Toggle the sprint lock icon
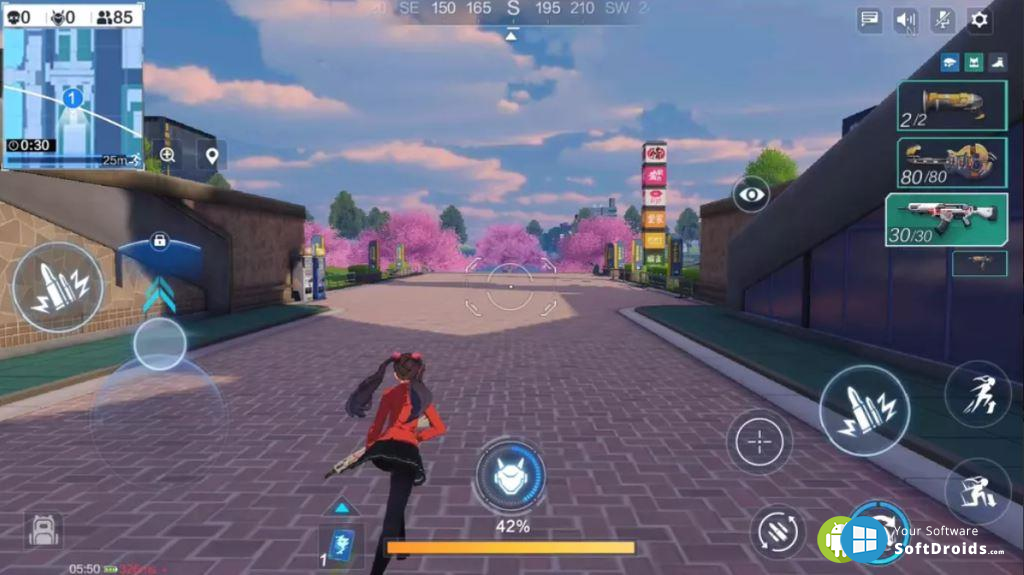The image size is (1024, 575). [x=158, y=241]
